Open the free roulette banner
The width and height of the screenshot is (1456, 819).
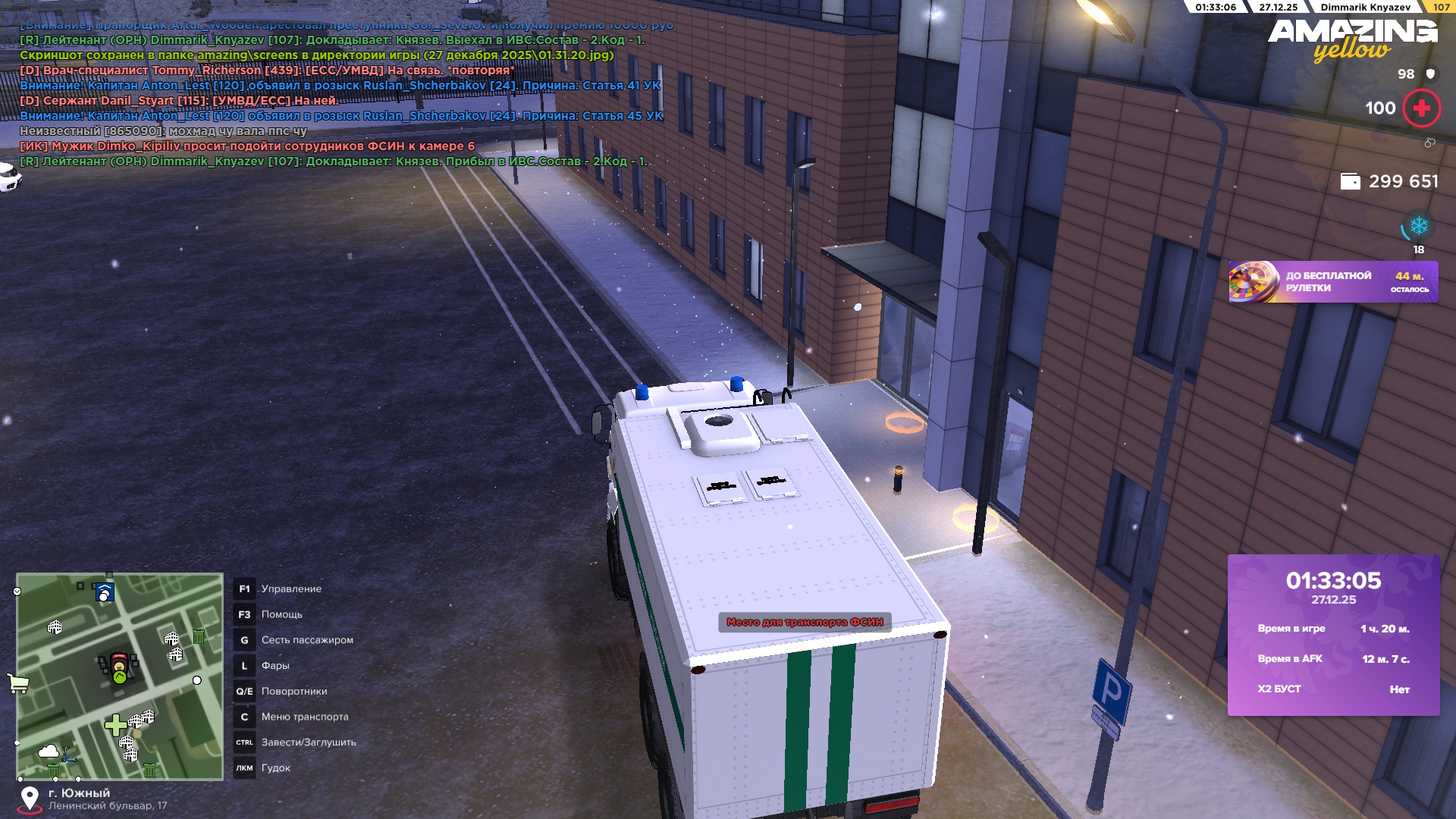pos(1332,282)
